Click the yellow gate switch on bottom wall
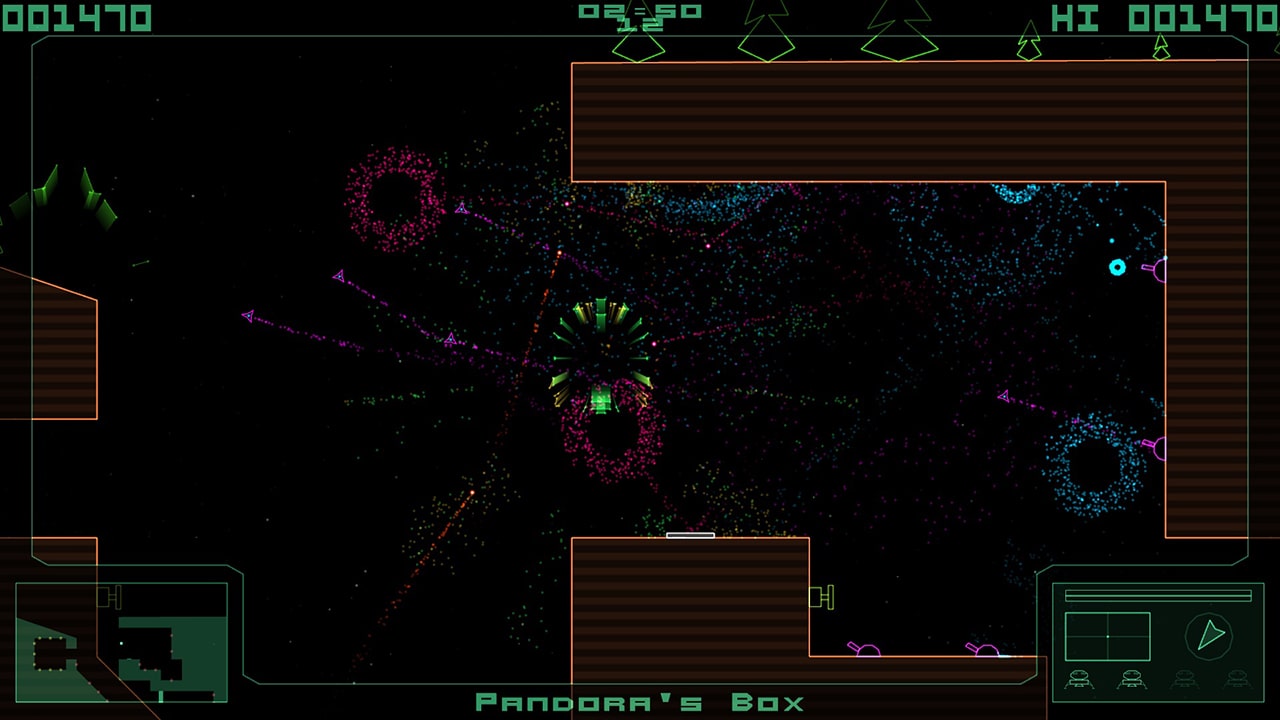 coord(821,599)
